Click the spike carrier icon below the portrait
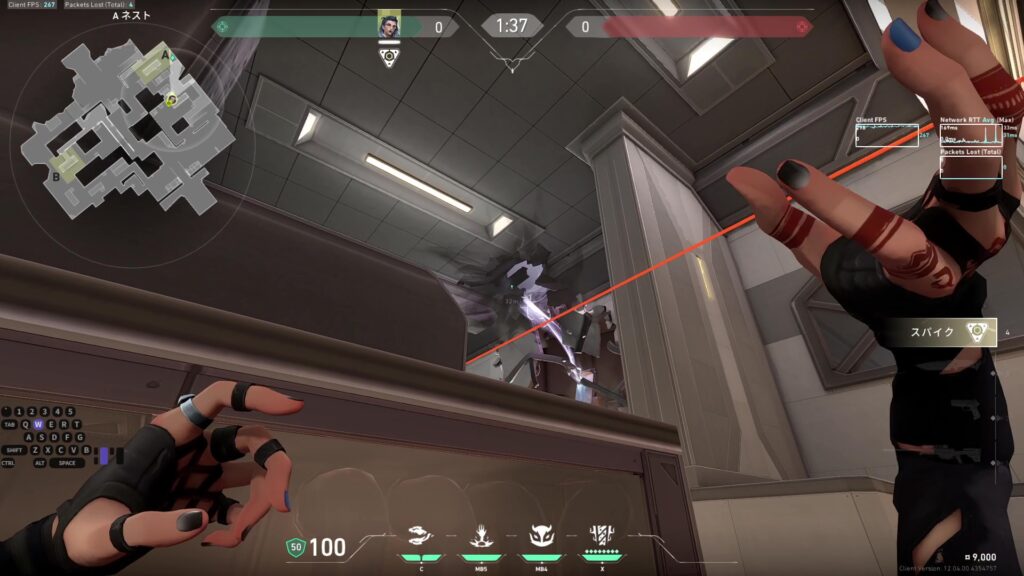Screen dimensions: 1024x576 click(389, 57)
